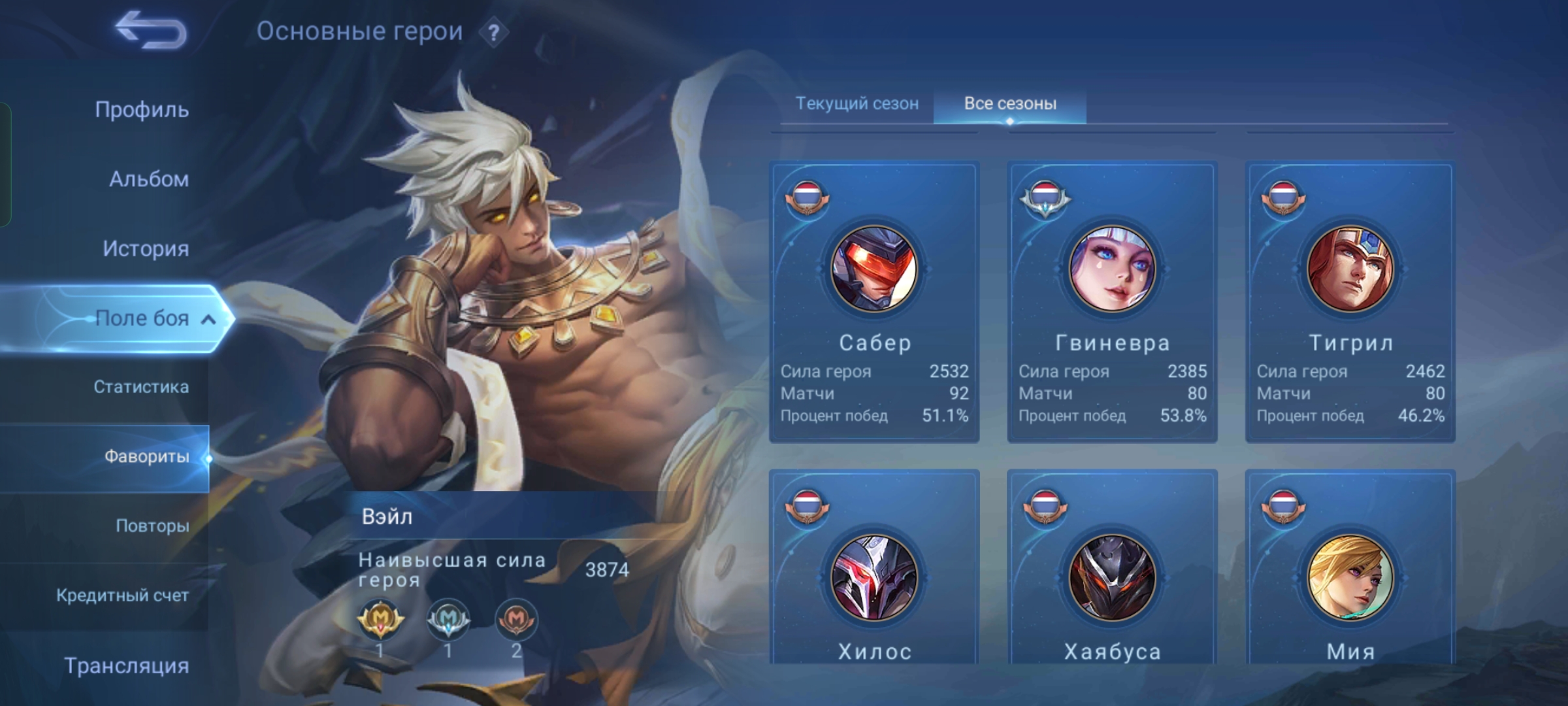Open the История menu section
Image resolution: width=1568 pixels, height=706 pixels.
pyautogui.click(x=145, y=248)
